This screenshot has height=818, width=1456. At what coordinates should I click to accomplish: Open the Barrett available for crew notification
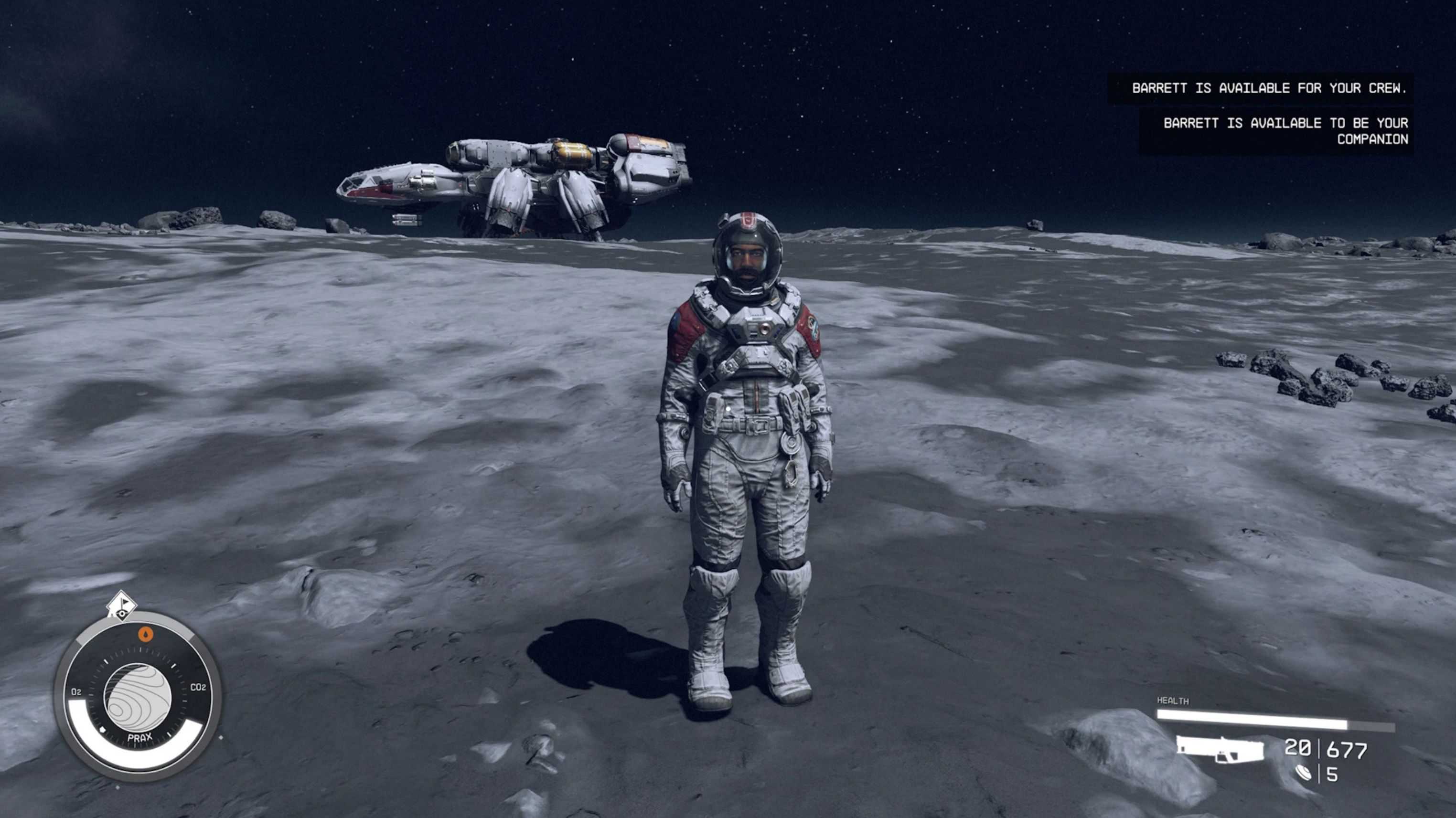coord(1268,88)
